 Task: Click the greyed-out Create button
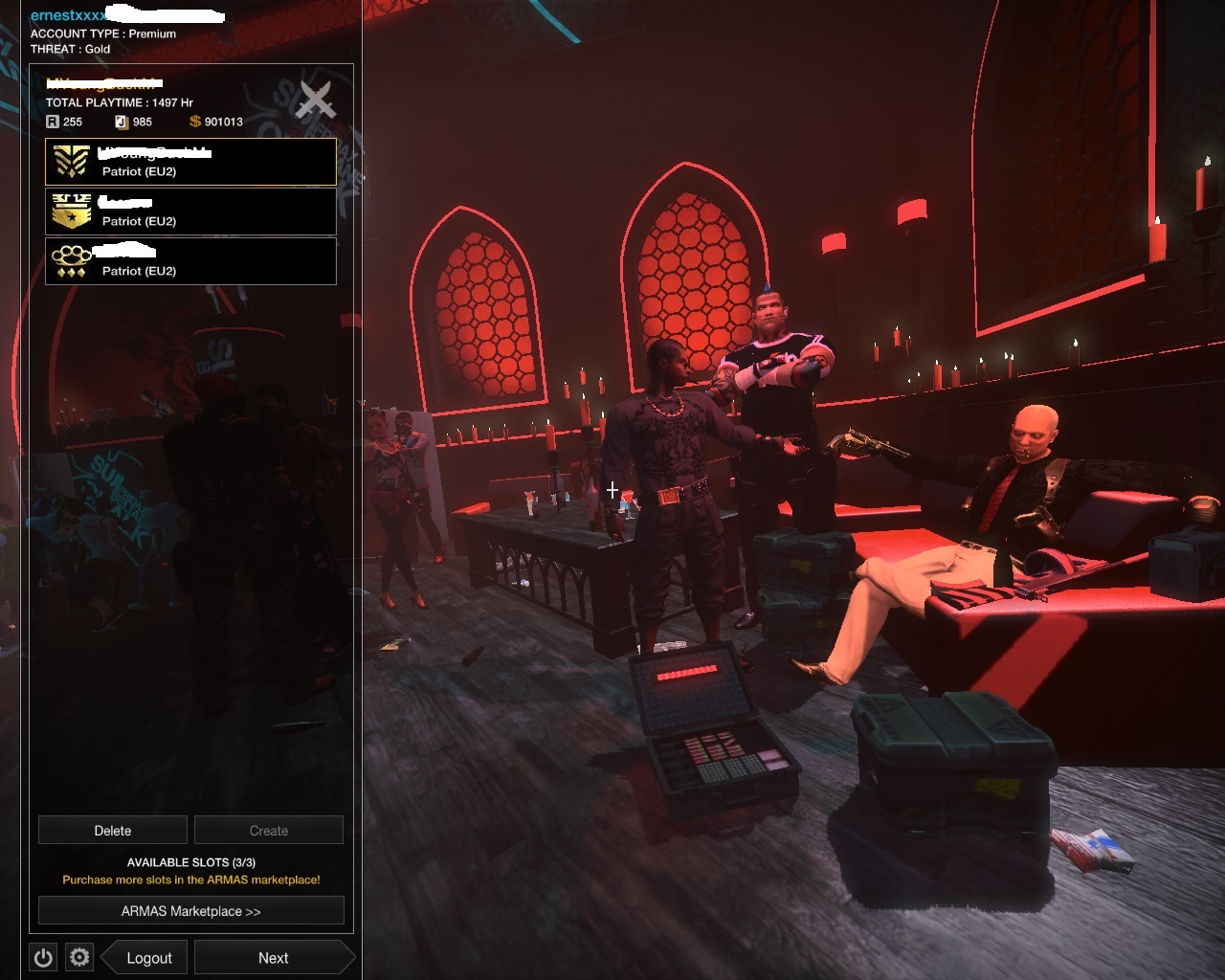pyautogui.click(x=269, y=830)
